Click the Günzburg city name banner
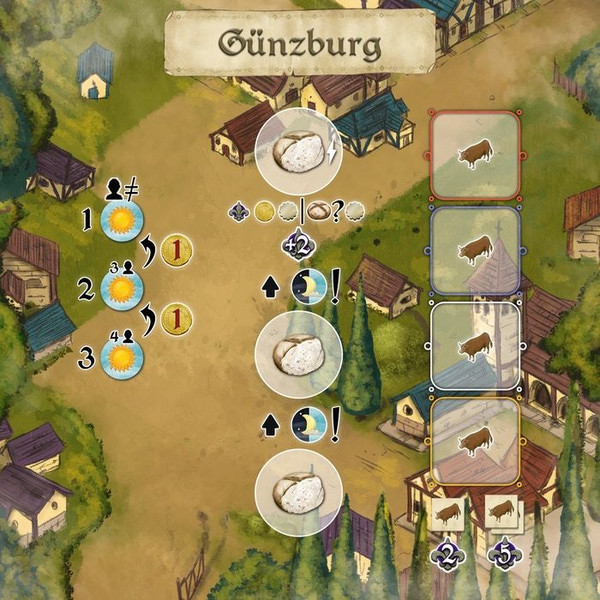Viewport: 600px width, 600px height. (300, 43)
